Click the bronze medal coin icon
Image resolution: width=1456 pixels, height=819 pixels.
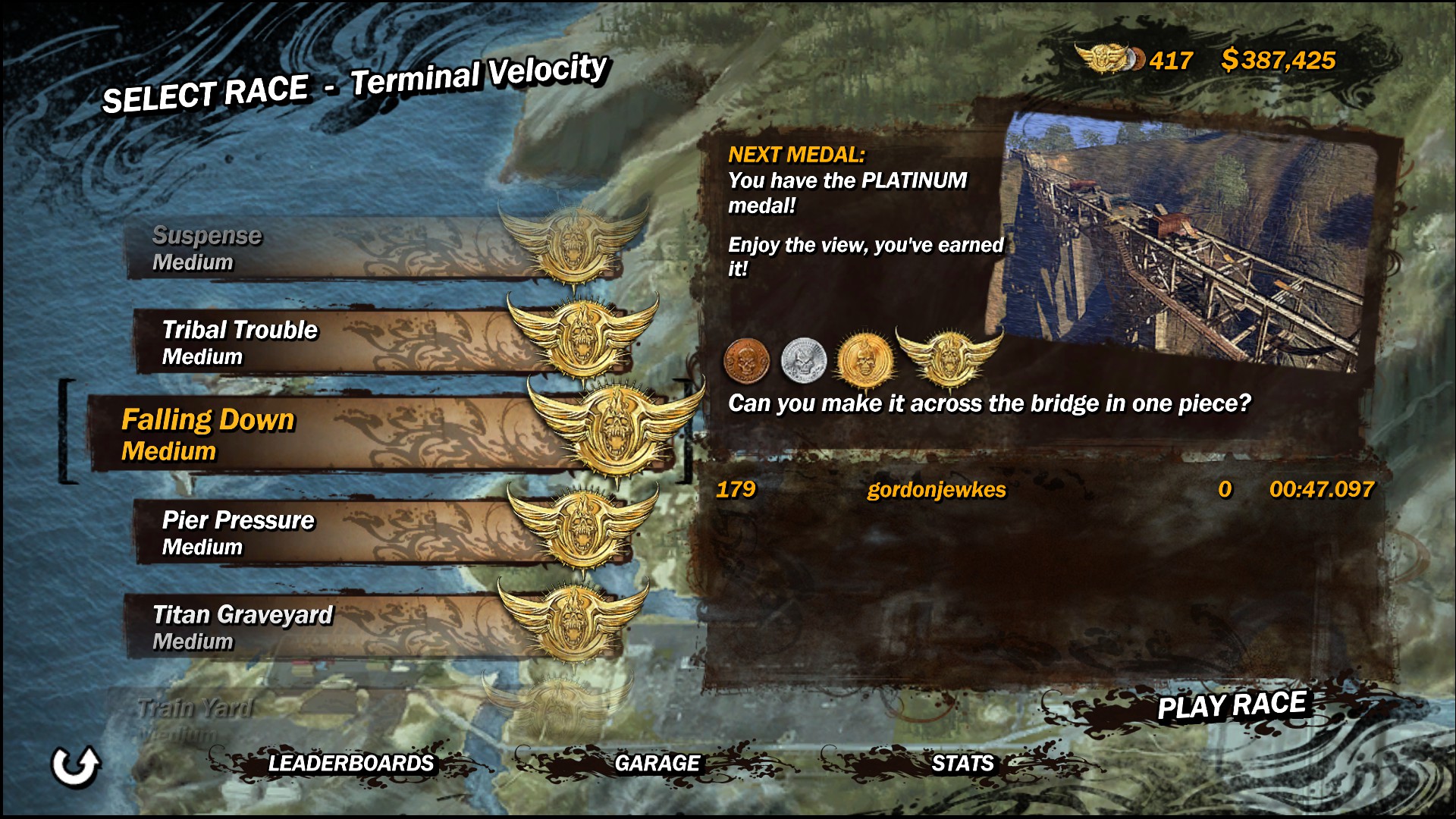[746, 359]
